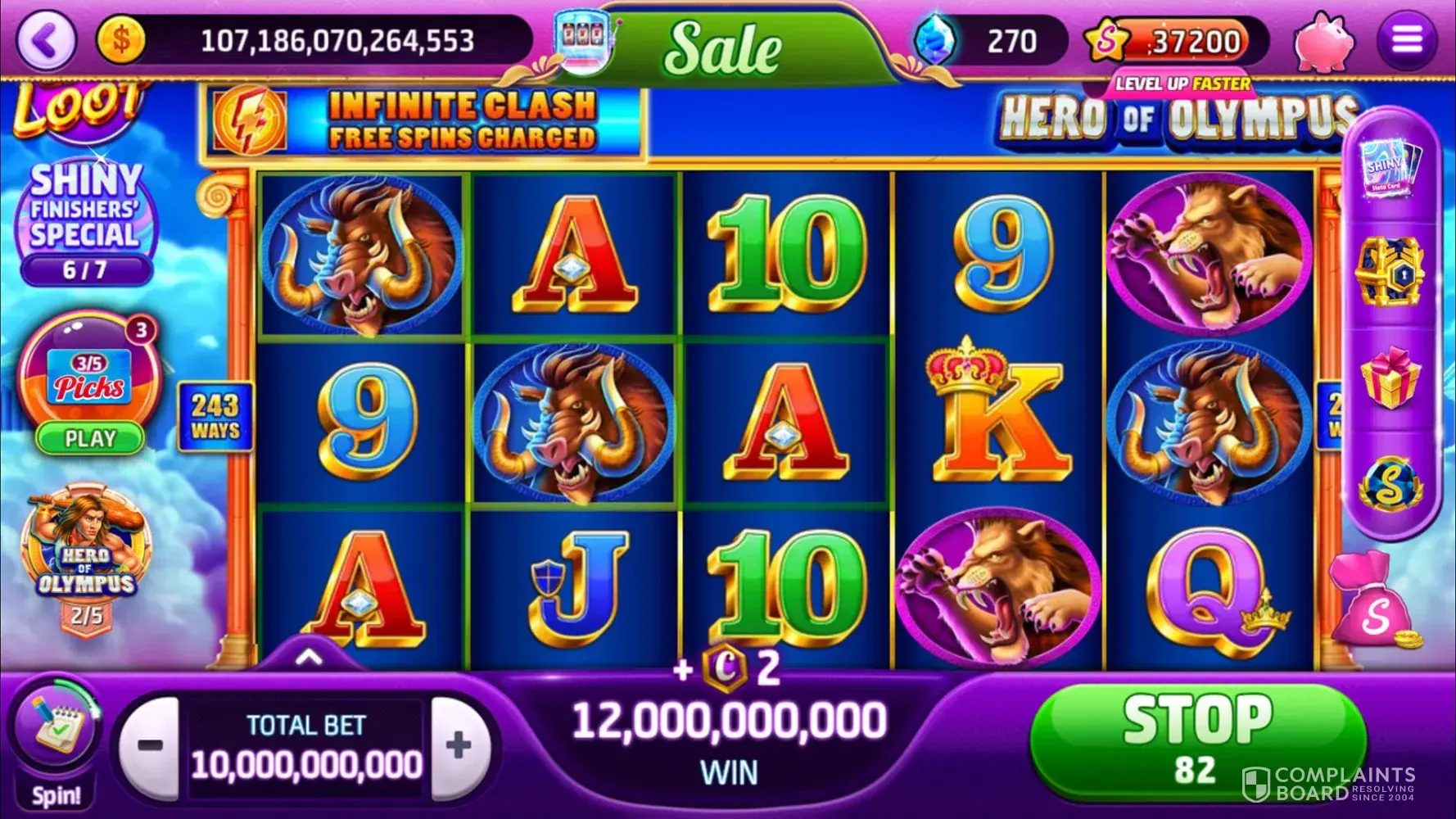Open the hamburger menu
This screenshot has width=1456, height=819.
click(x=1407, y=40)
